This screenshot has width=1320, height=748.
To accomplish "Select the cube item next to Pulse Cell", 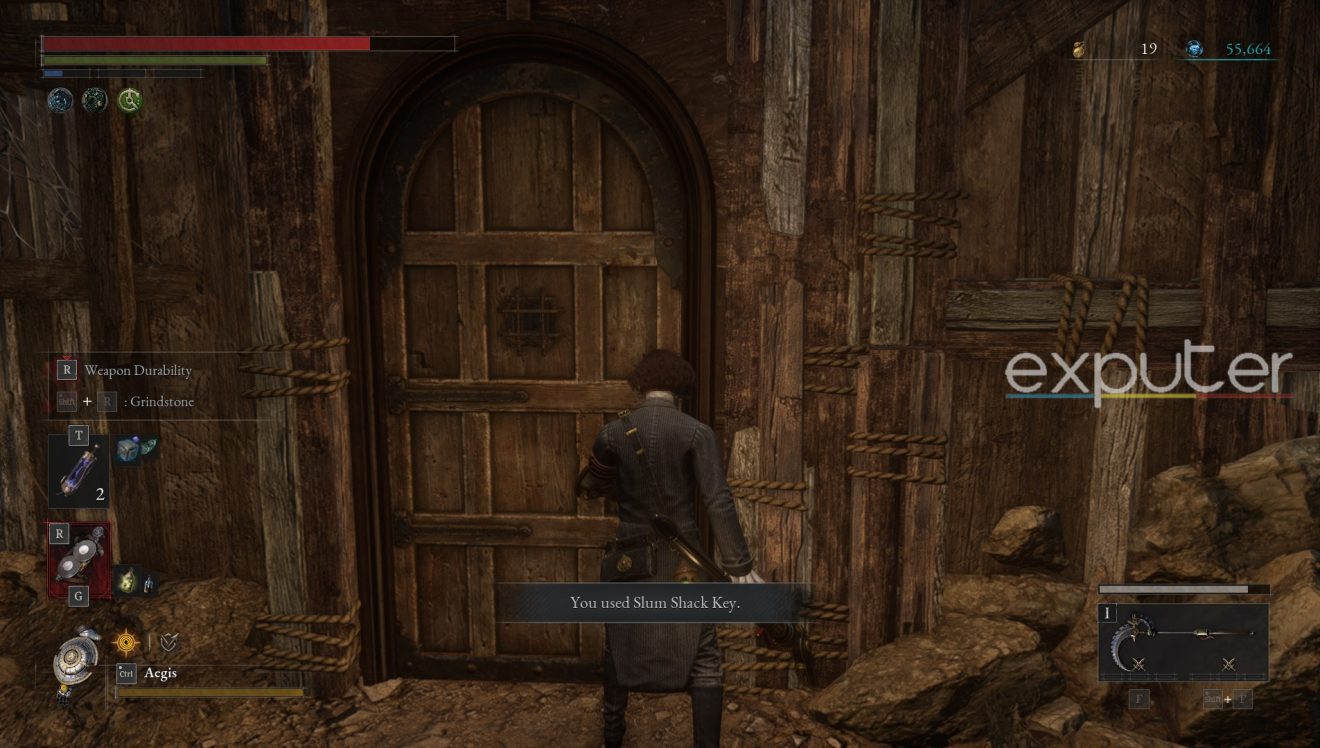I will click(x=129, y=449).
